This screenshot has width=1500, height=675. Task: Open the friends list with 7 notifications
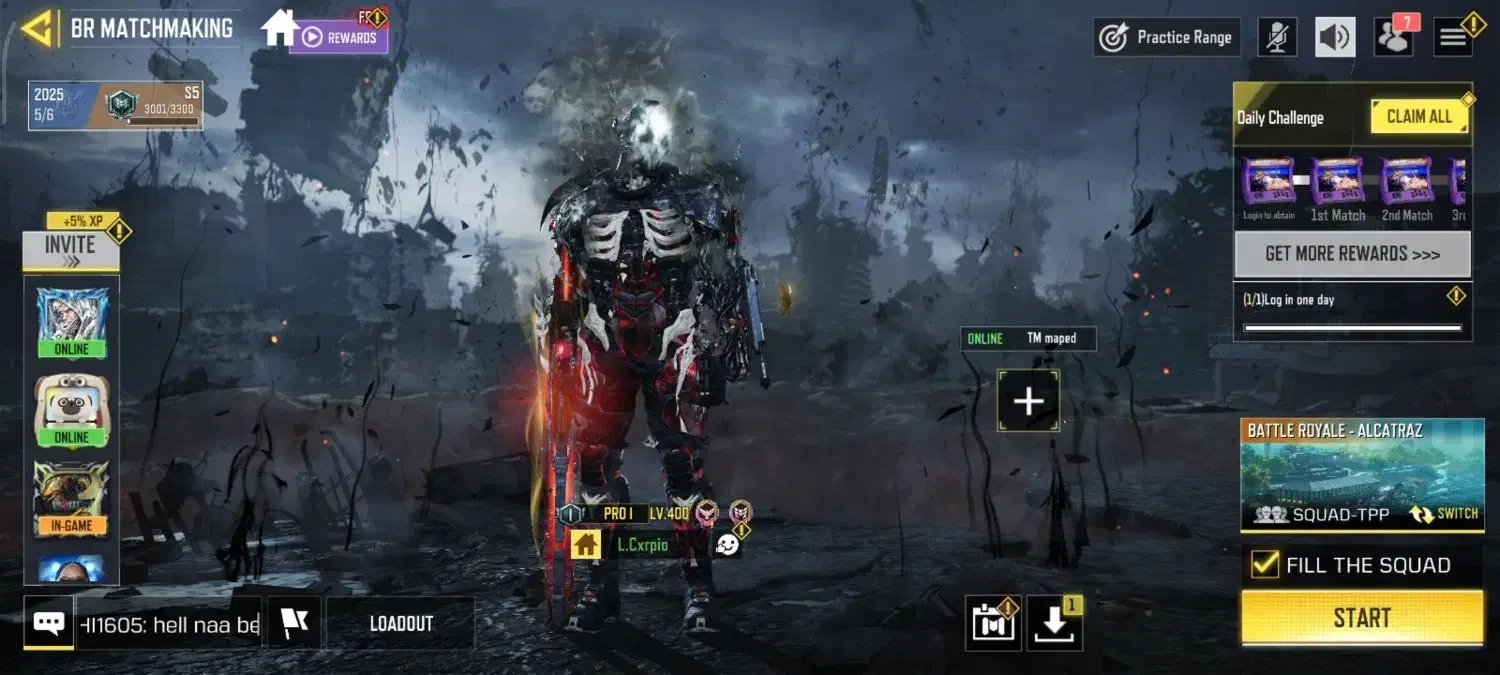[1393, 38]
